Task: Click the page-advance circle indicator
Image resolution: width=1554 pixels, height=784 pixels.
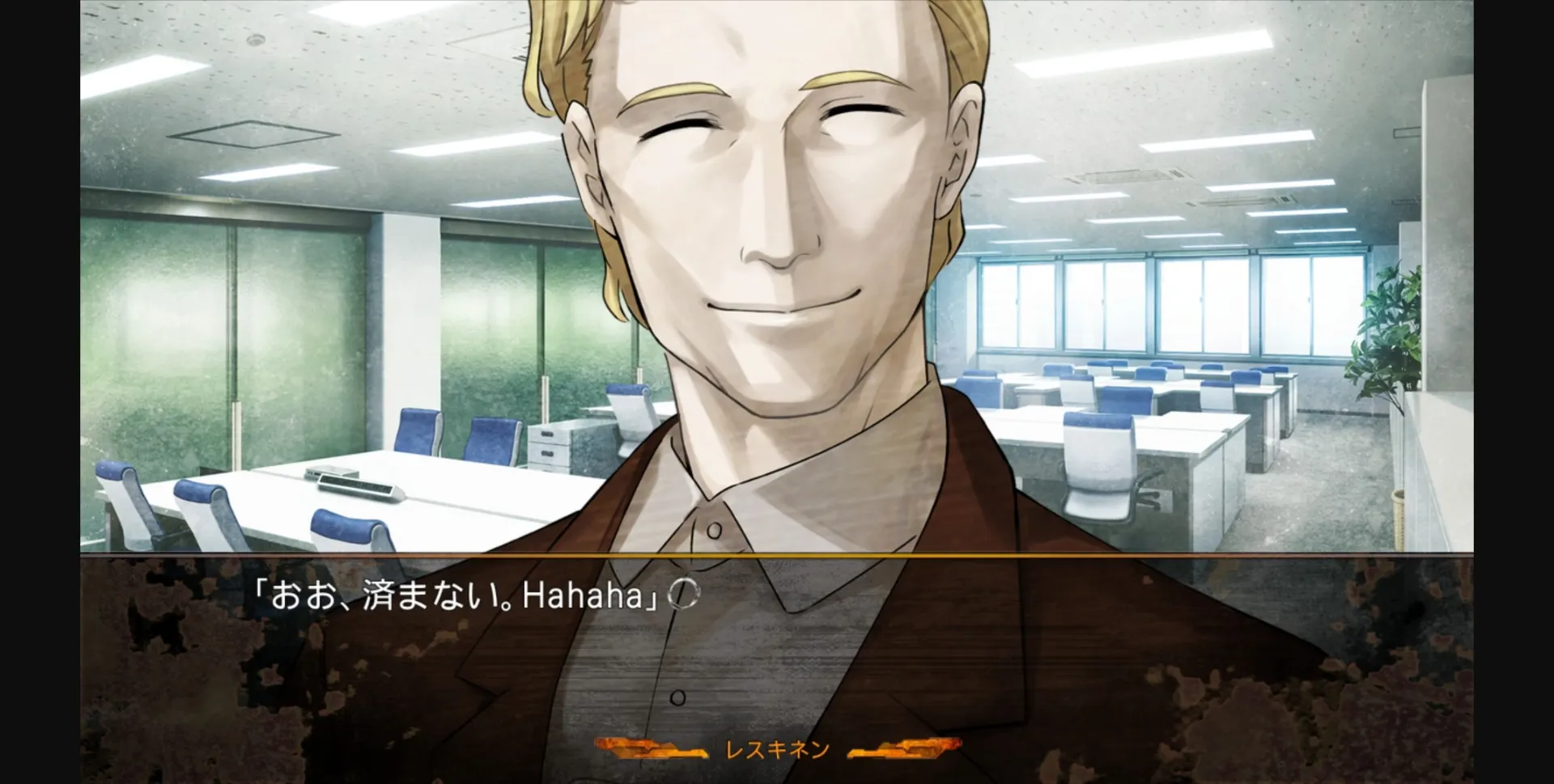Action: (x=682, y=593)
